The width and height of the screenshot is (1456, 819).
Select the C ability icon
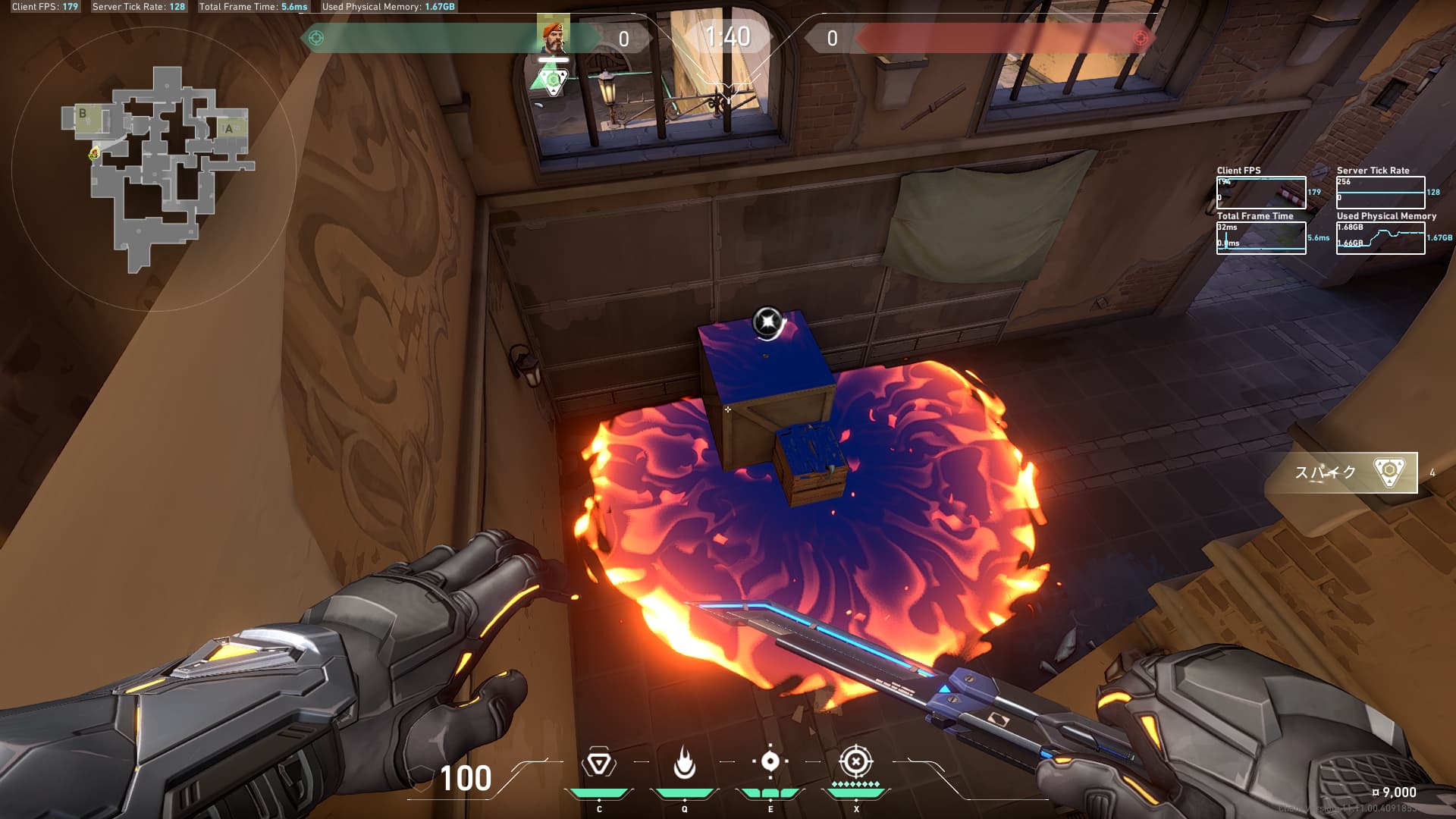click(x=598, y=763)
